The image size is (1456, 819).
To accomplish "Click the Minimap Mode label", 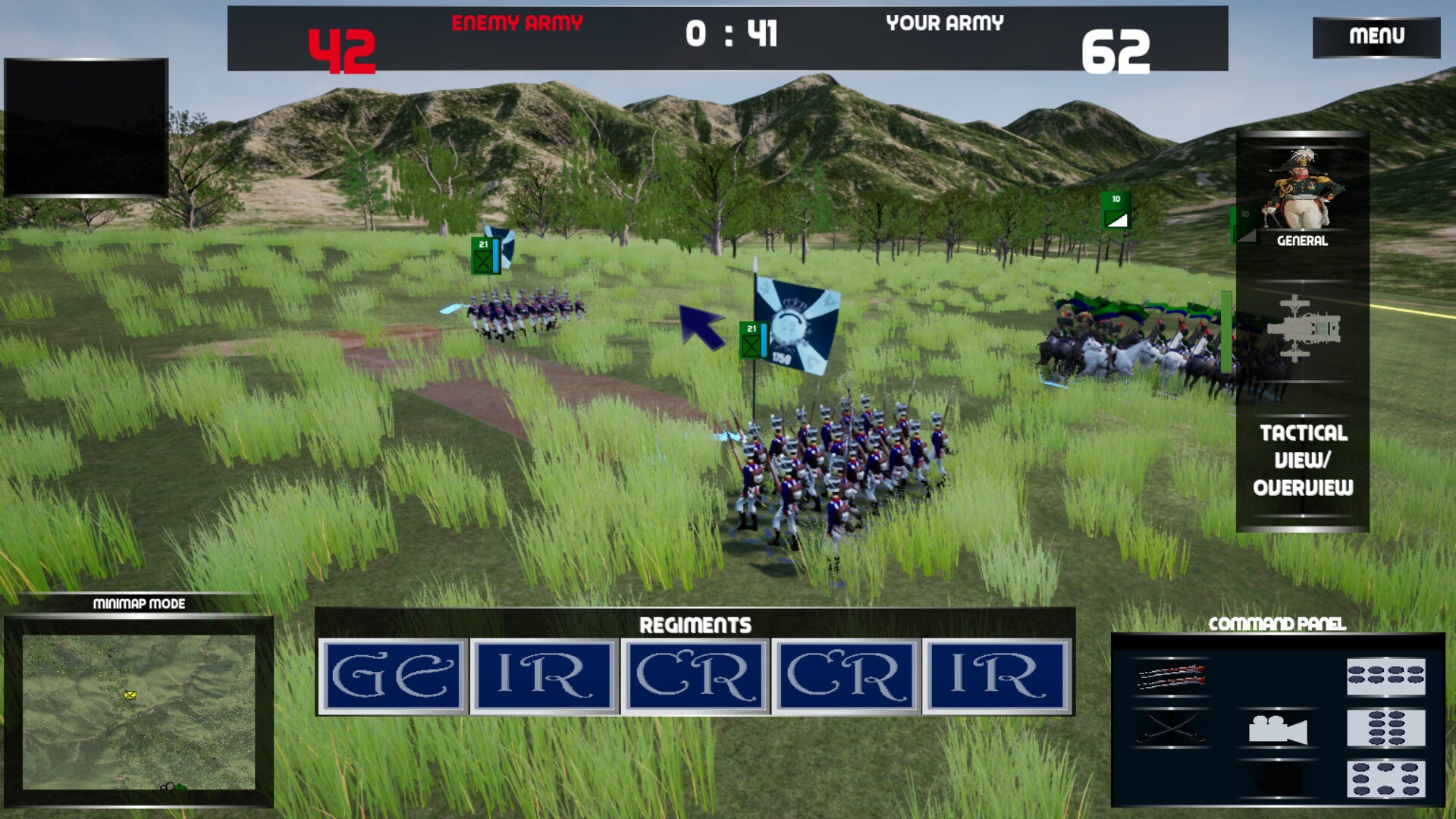I will pyautogui.click(x=139, y=604).
